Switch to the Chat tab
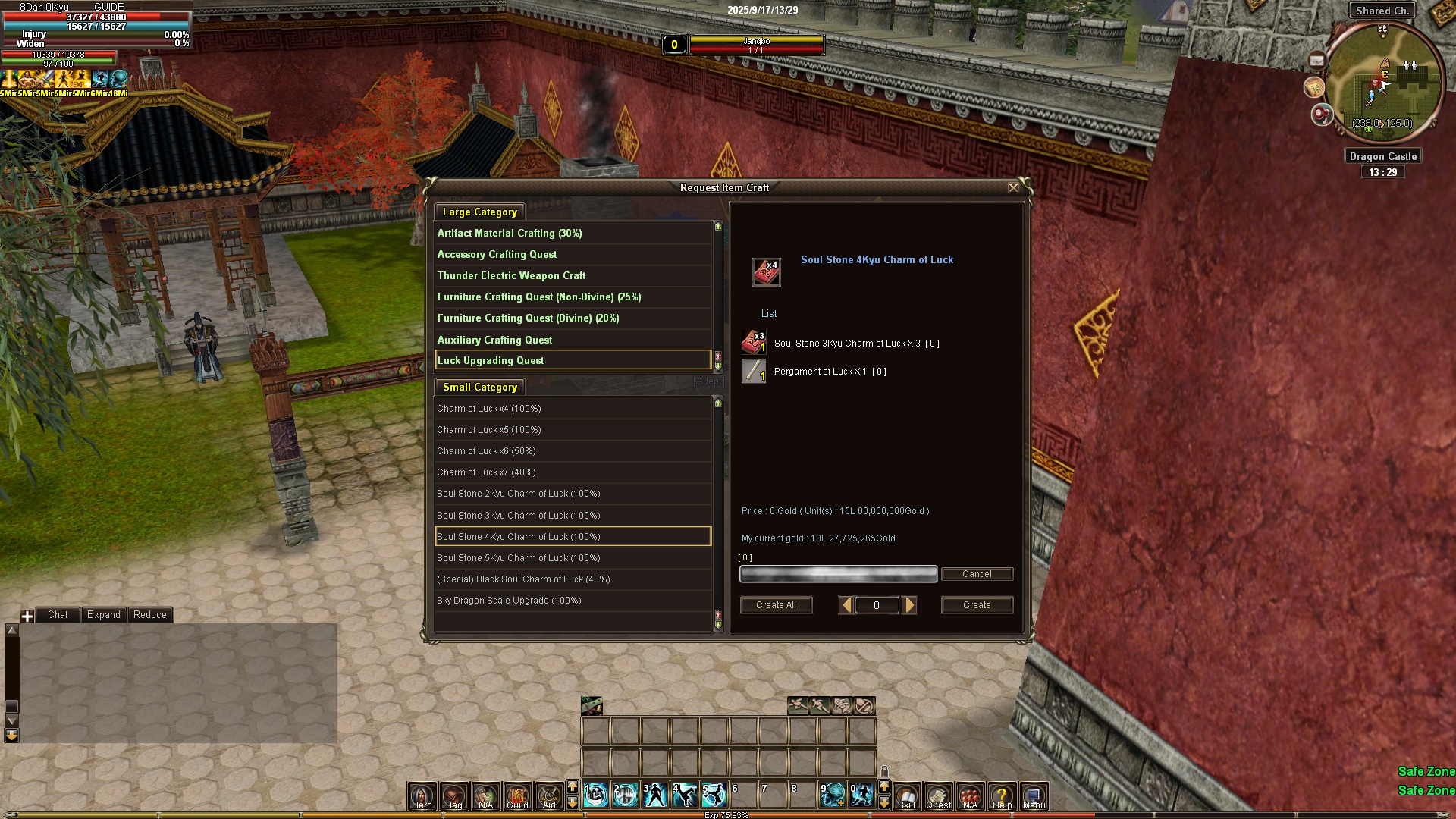1456x819 pixels. [x=58, y=615]
